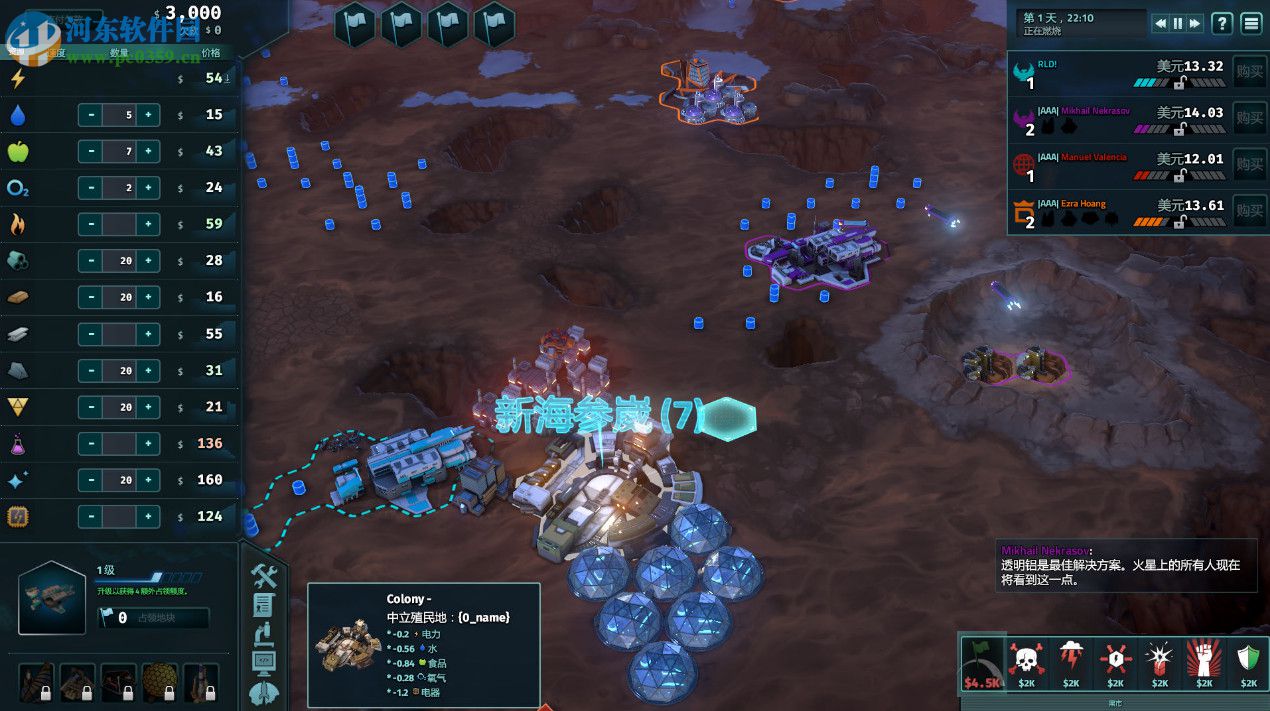The width and height of the screenshot is (1270, 711).
Task: Select the power lightning bolt resource
Action: (17, 78)
